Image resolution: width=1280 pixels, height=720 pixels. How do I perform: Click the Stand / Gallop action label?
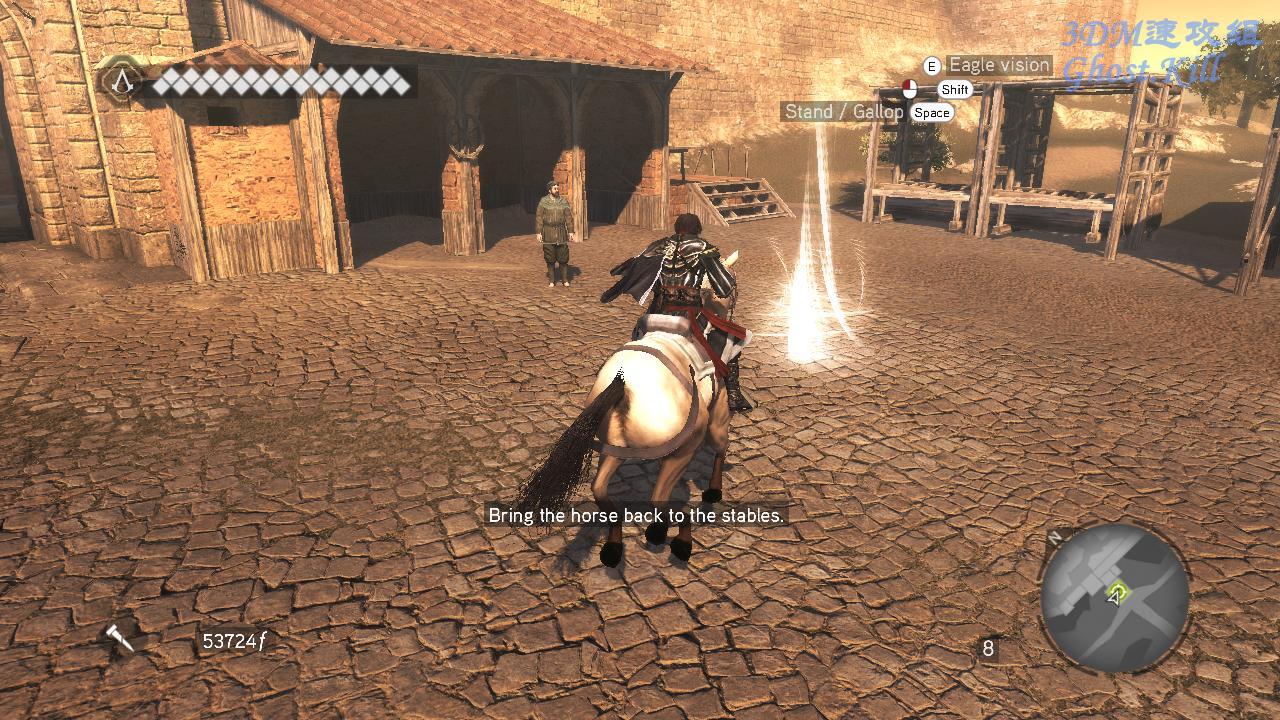pyautogui.click(x=843, y=112)
